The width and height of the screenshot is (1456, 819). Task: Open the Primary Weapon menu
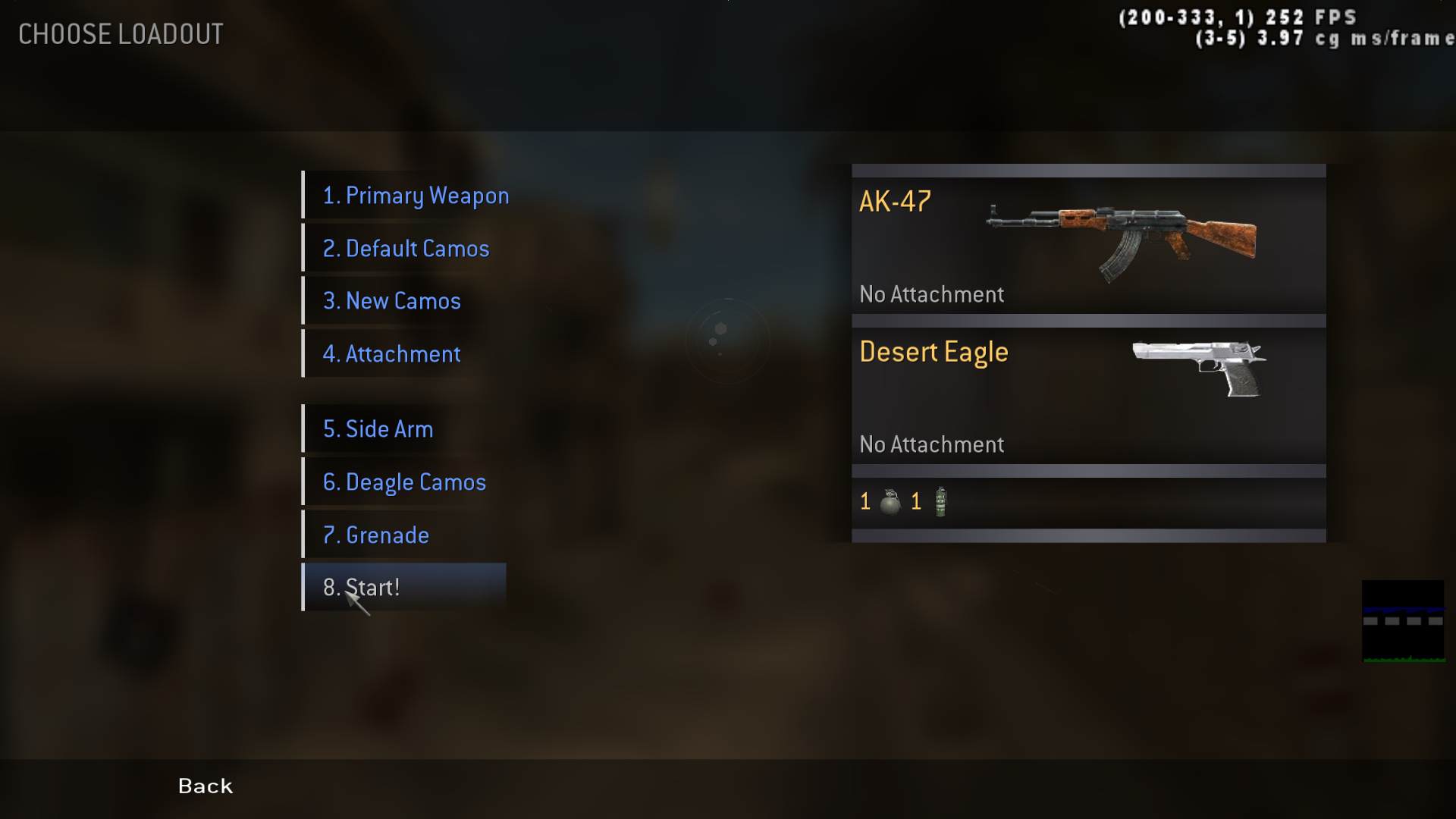[x=416, y=196]
